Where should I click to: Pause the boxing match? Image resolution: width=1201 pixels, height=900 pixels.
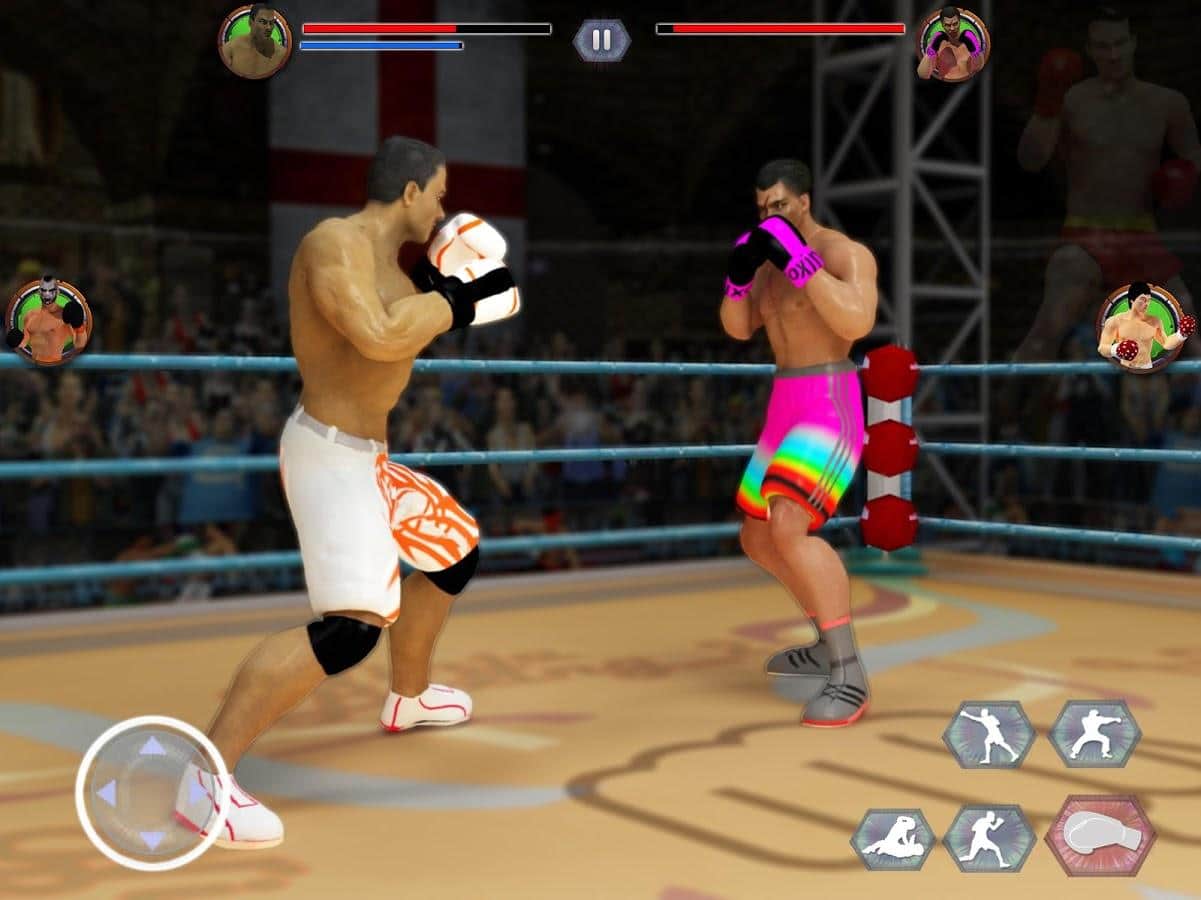(601, 40)
